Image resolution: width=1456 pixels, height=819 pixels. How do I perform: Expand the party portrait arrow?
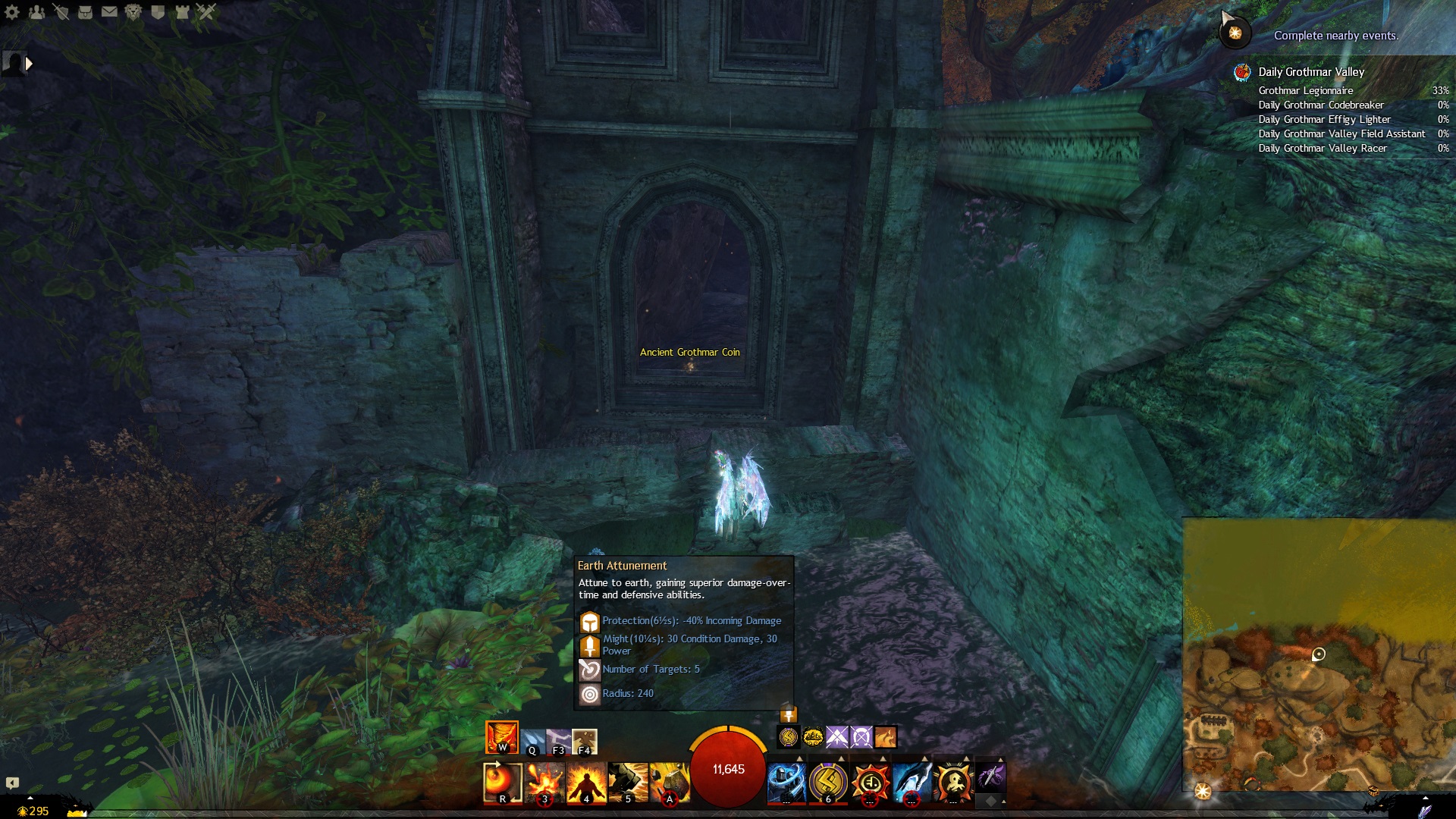tap(29, 64)
